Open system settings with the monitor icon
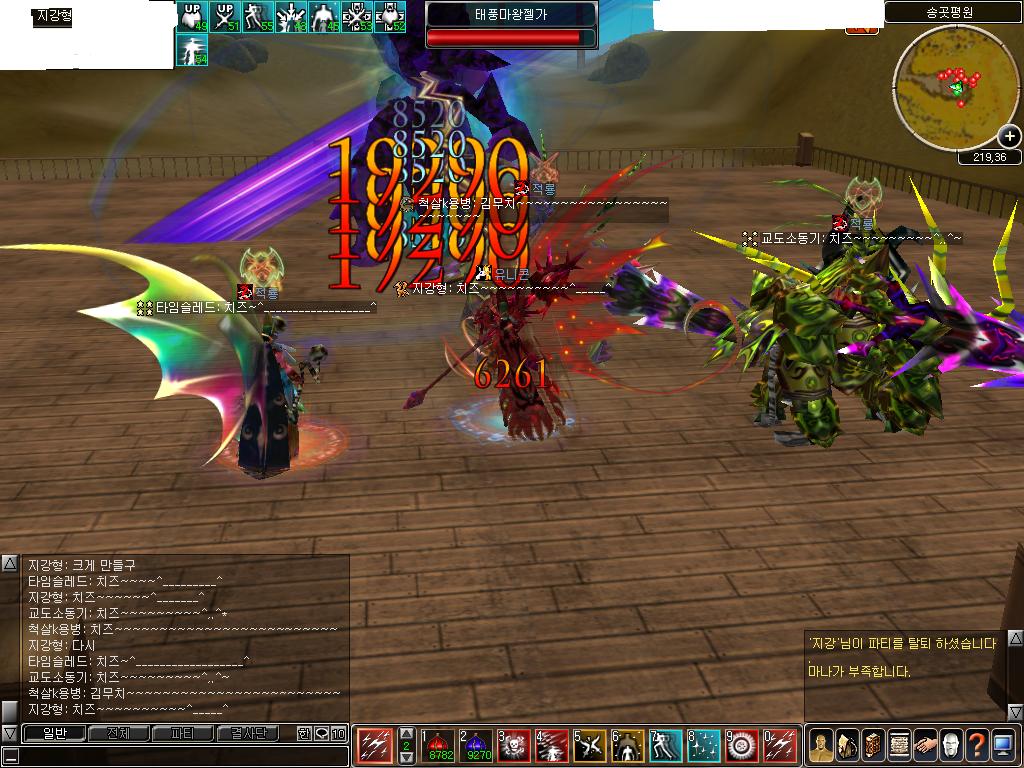This screenshot has width=1024, height=768. (x=1003, y=745)
